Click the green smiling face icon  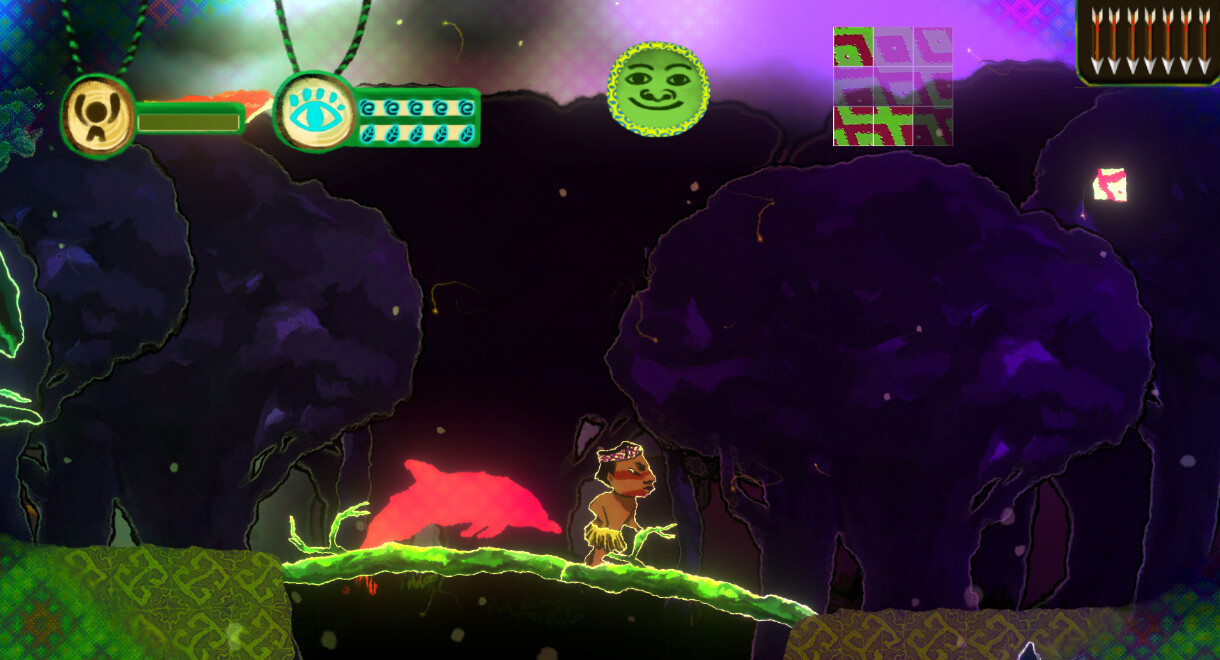(x=659, y=89)
